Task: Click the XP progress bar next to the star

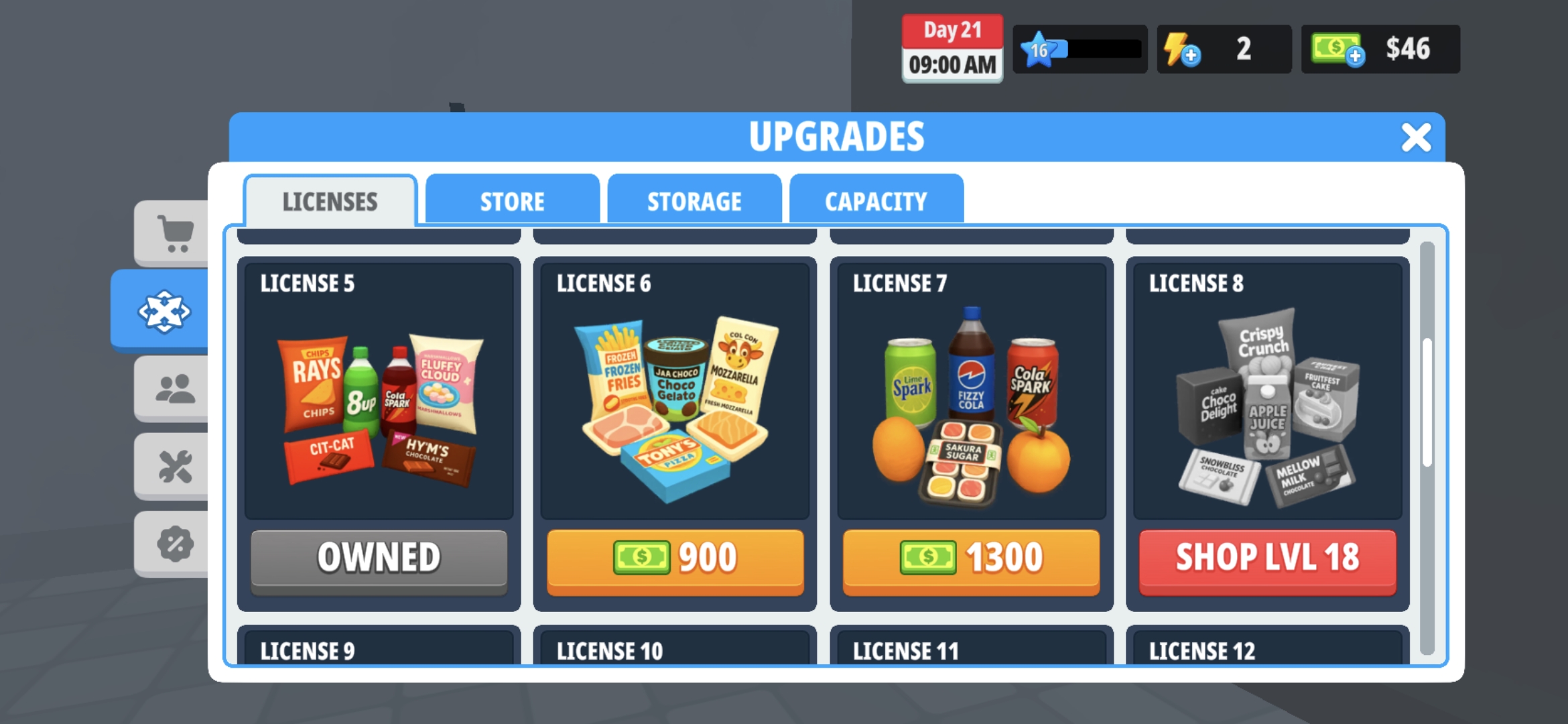Action: click(1099, 49)
